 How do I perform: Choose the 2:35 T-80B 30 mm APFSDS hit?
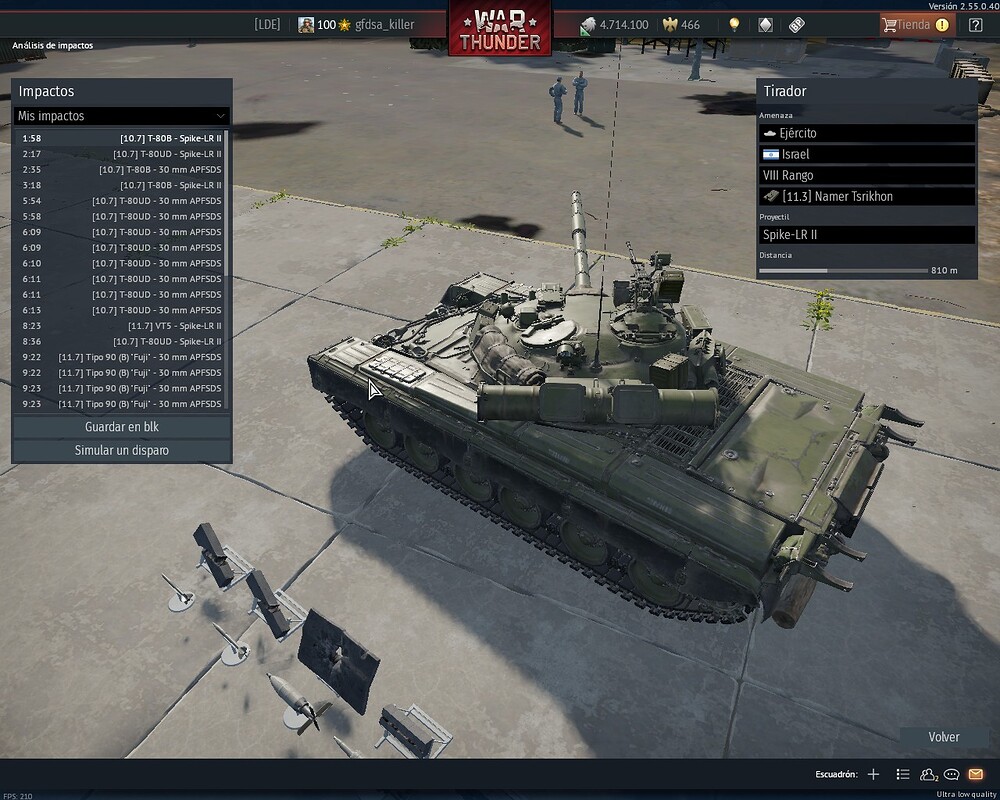point(122,170)
